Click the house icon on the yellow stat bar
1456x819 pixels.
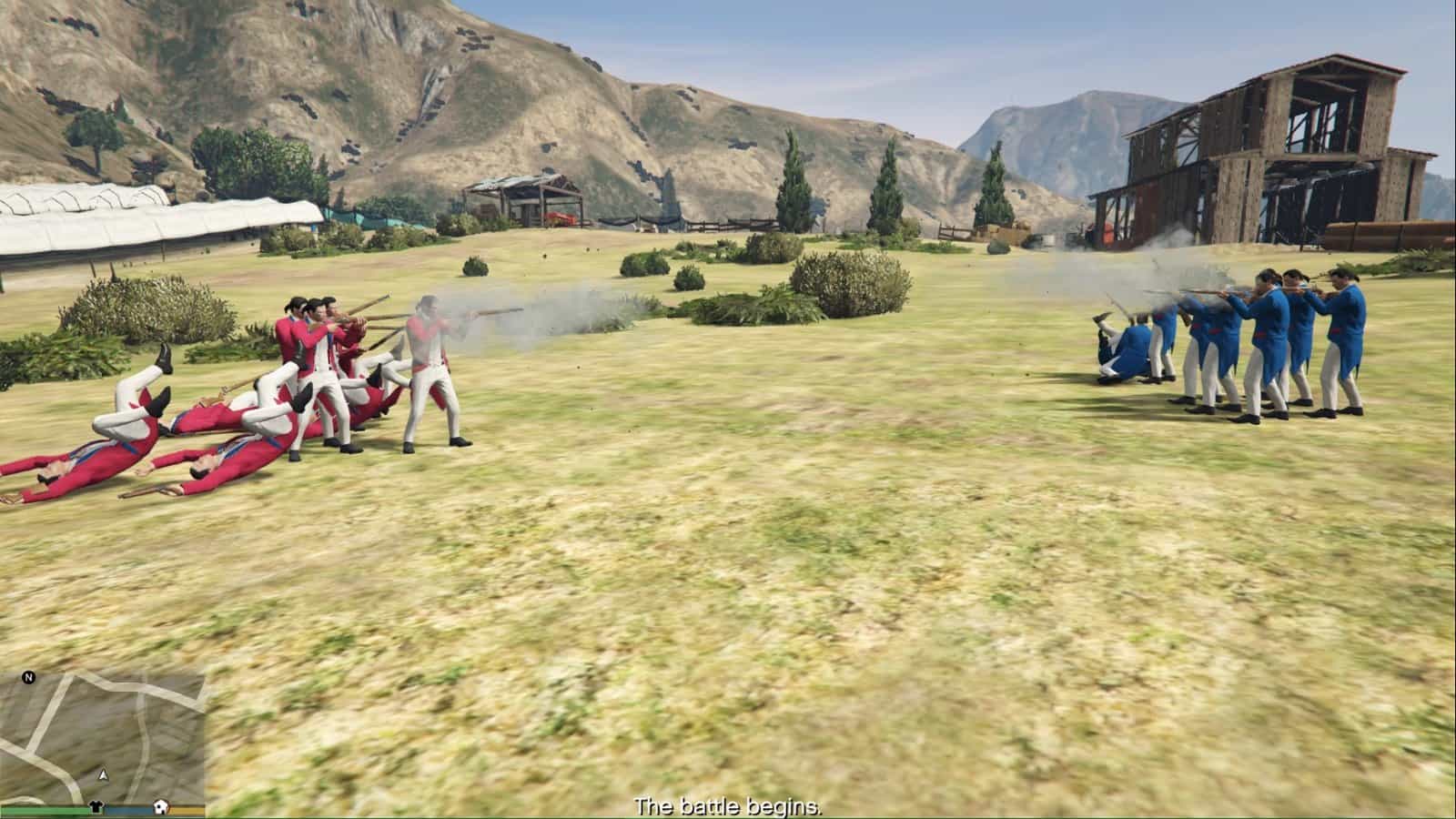(161, 807)
